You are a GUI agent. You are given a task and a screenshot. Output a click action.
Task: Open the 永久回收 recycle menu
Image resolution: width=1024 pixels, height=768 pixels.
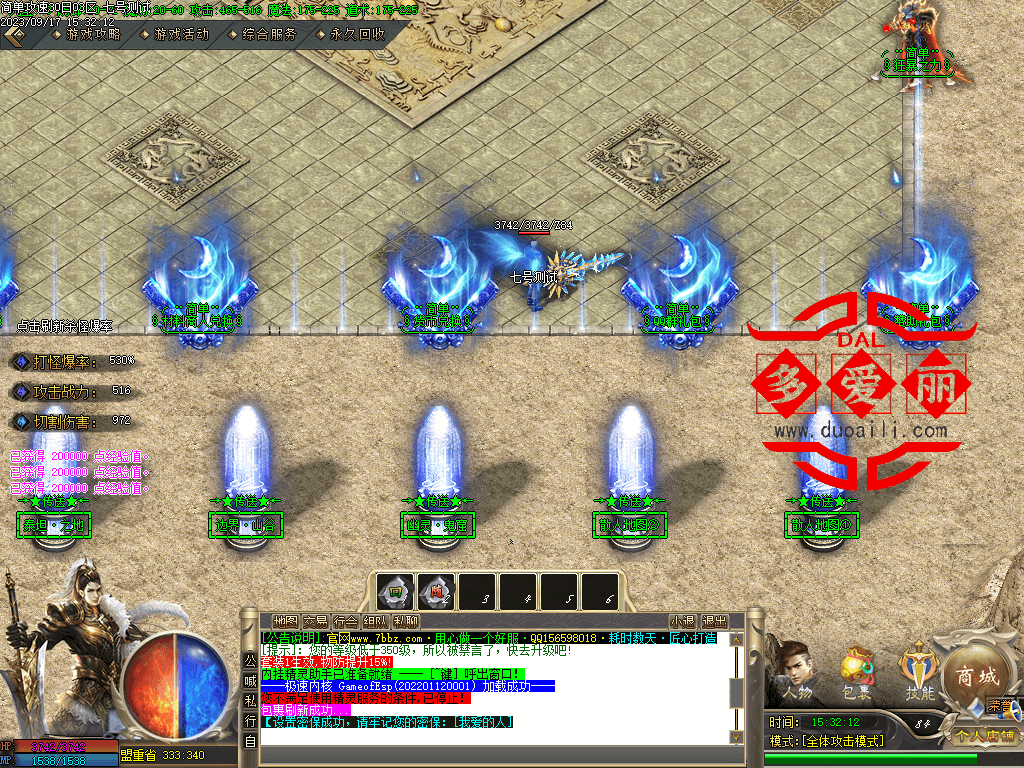(357, 34)
